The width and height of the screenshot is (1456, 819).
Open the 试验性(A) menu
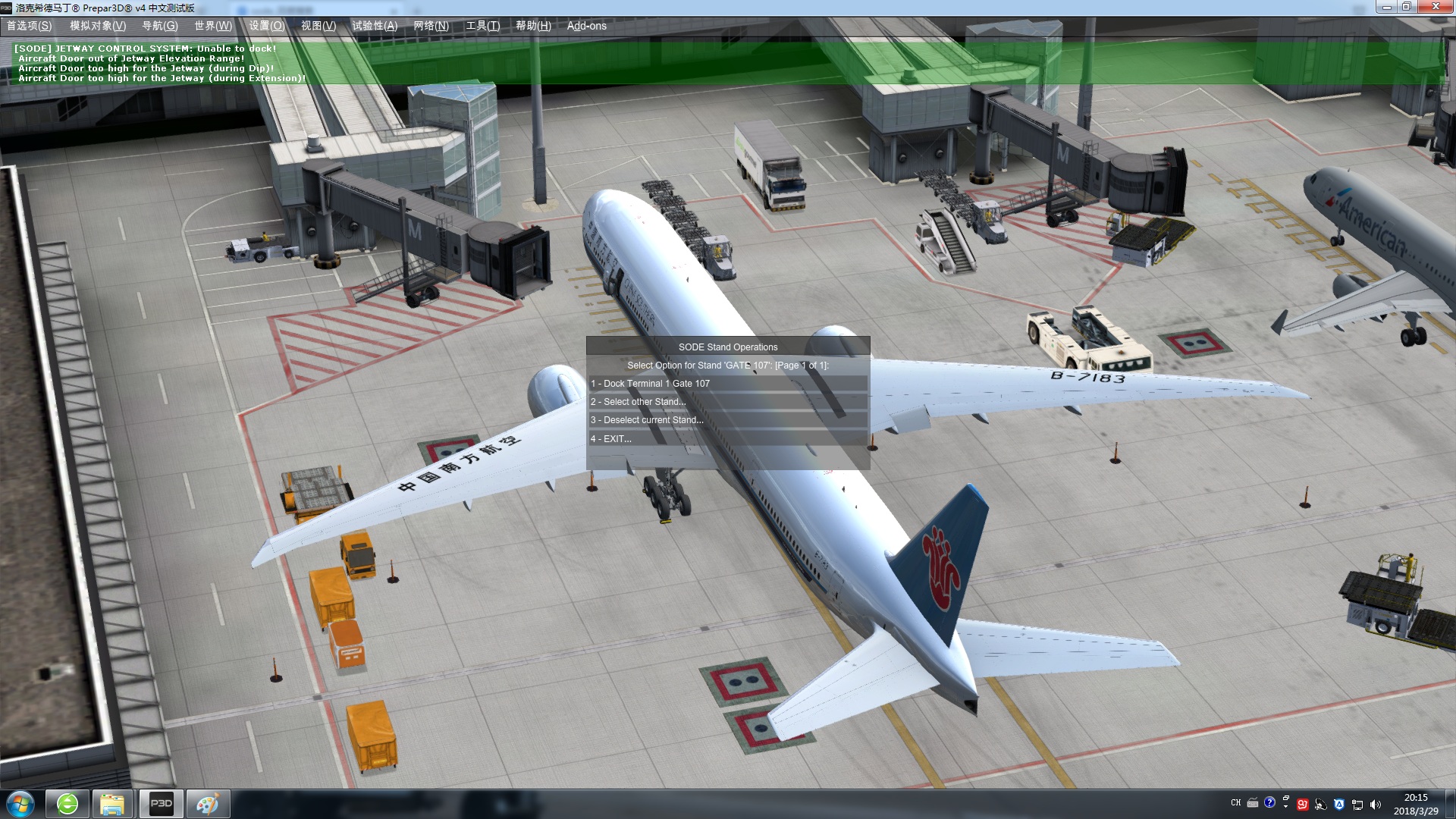[x=375, y=26]
